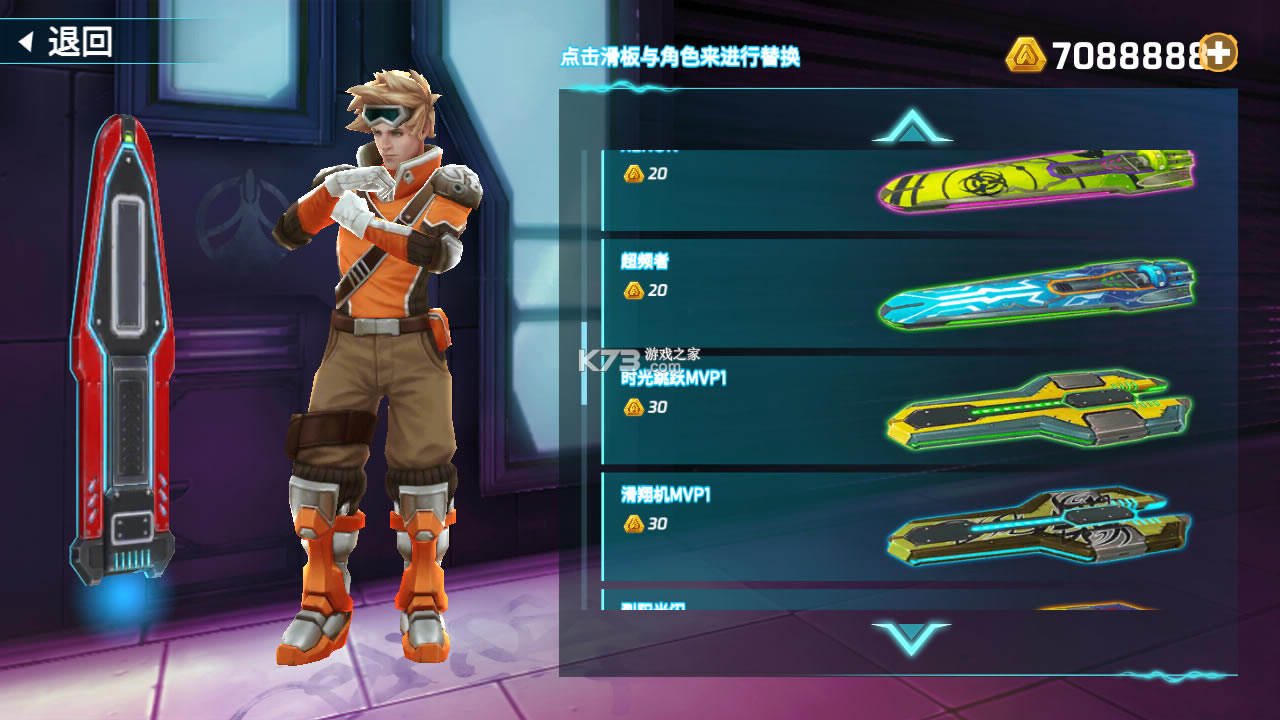The width and height of the screenshot is (1280, 720).
Task: Select the 时光跳跃MVP1 board
Action: point(900,410)
